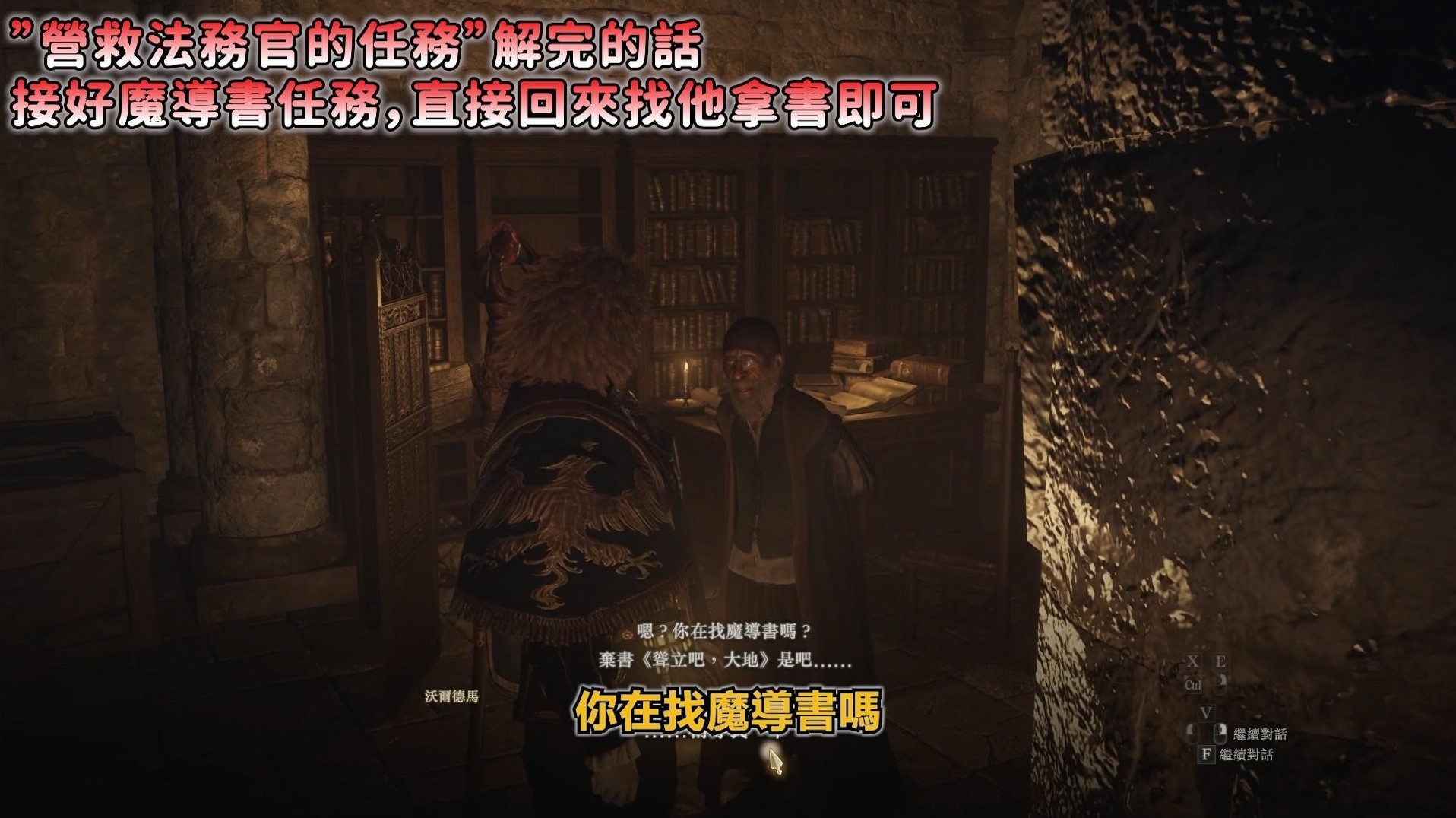Click the Ctrl key prompt icon
This screenshot has width=1456, height=818.
click(1195, 685)
